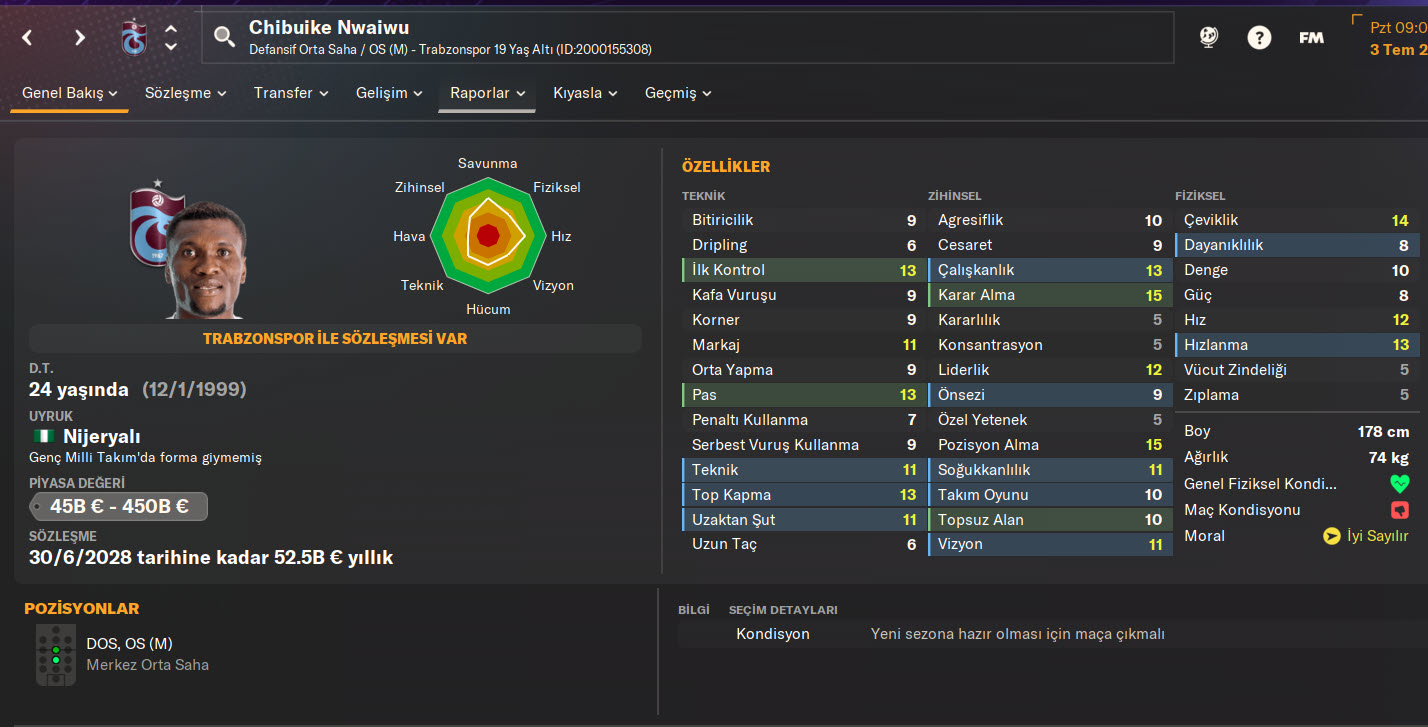The width and height of the screenshot is (1428, 727).
Task: Click the position pitch diagram icon
Action: pyautogui.click(x=55, y=654)
